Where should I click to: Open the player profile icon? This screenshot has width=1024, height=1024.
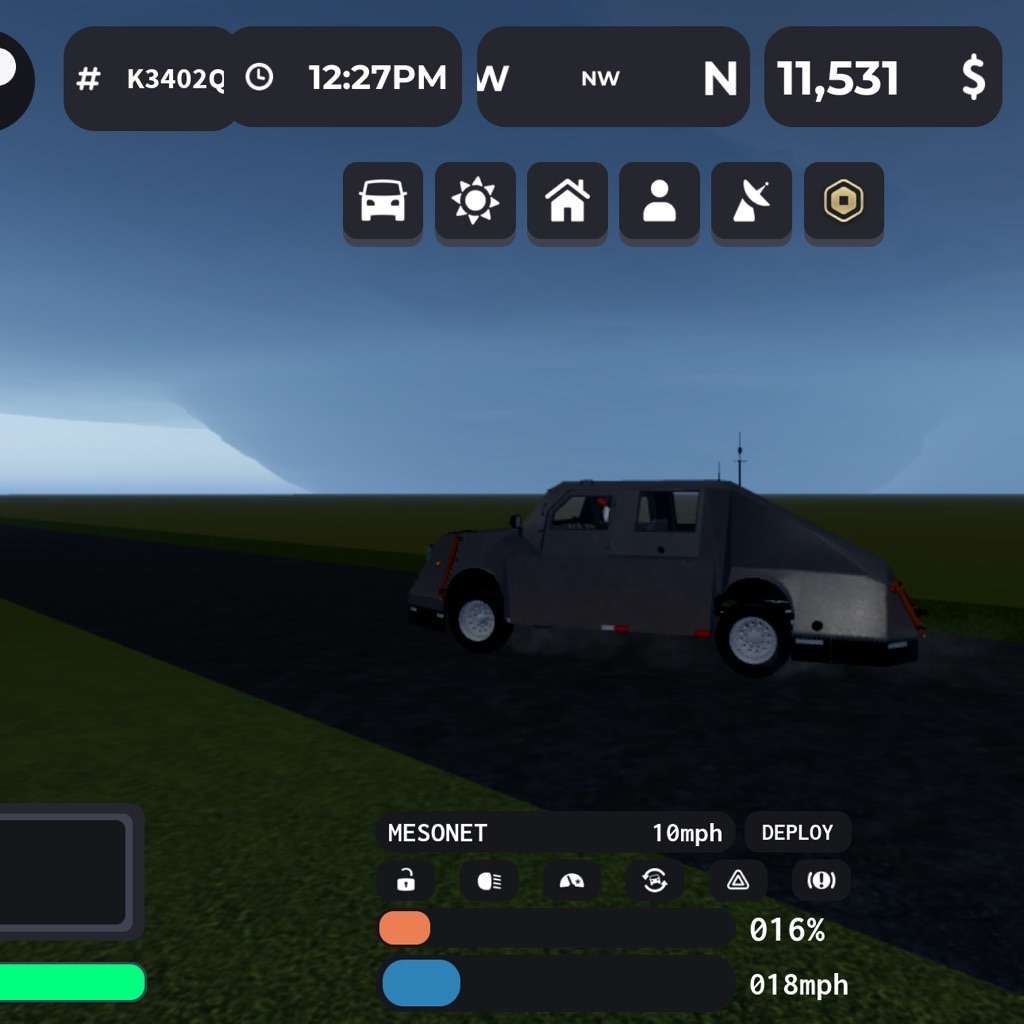pyautogui.click(x=659, y=202)
